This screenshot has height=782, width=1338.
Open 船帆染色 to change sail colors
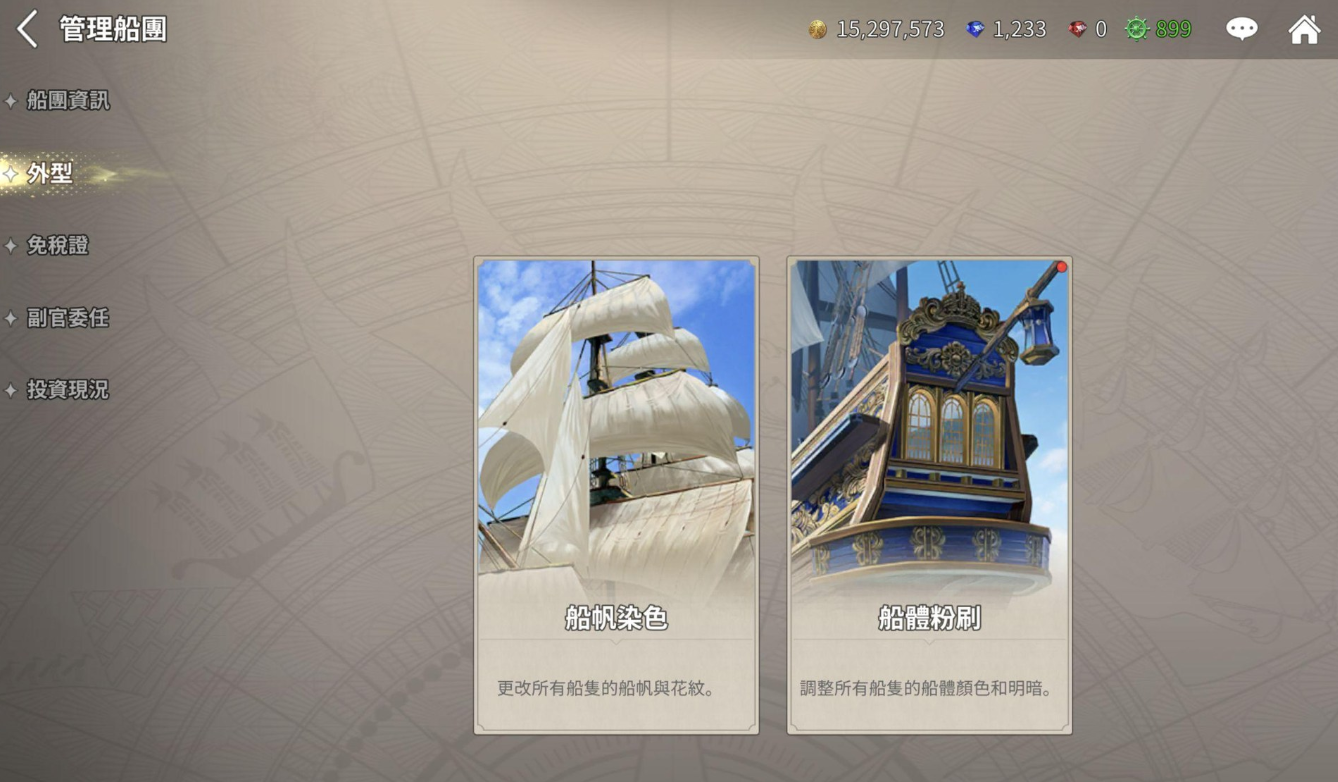pos(615,497)
